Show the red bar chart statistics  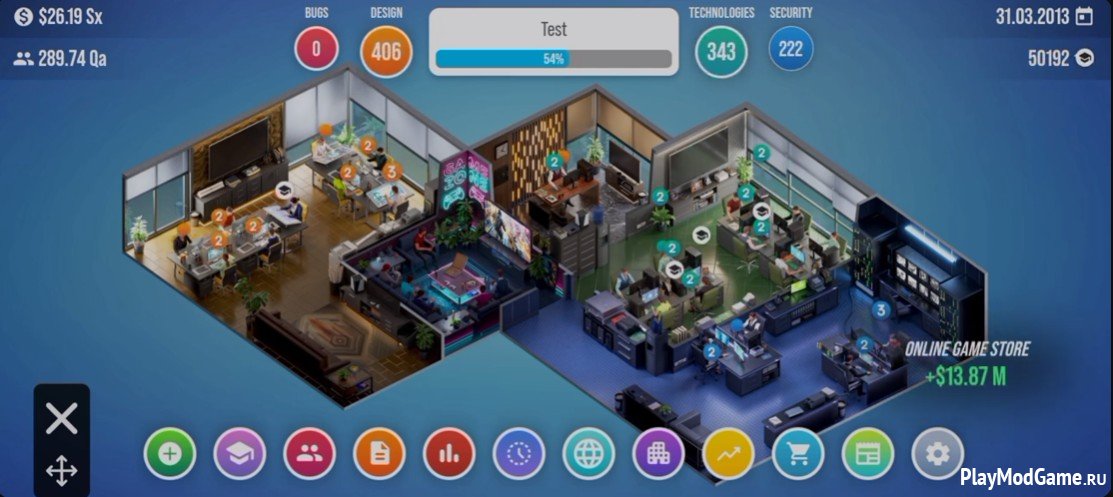(449, 454)
